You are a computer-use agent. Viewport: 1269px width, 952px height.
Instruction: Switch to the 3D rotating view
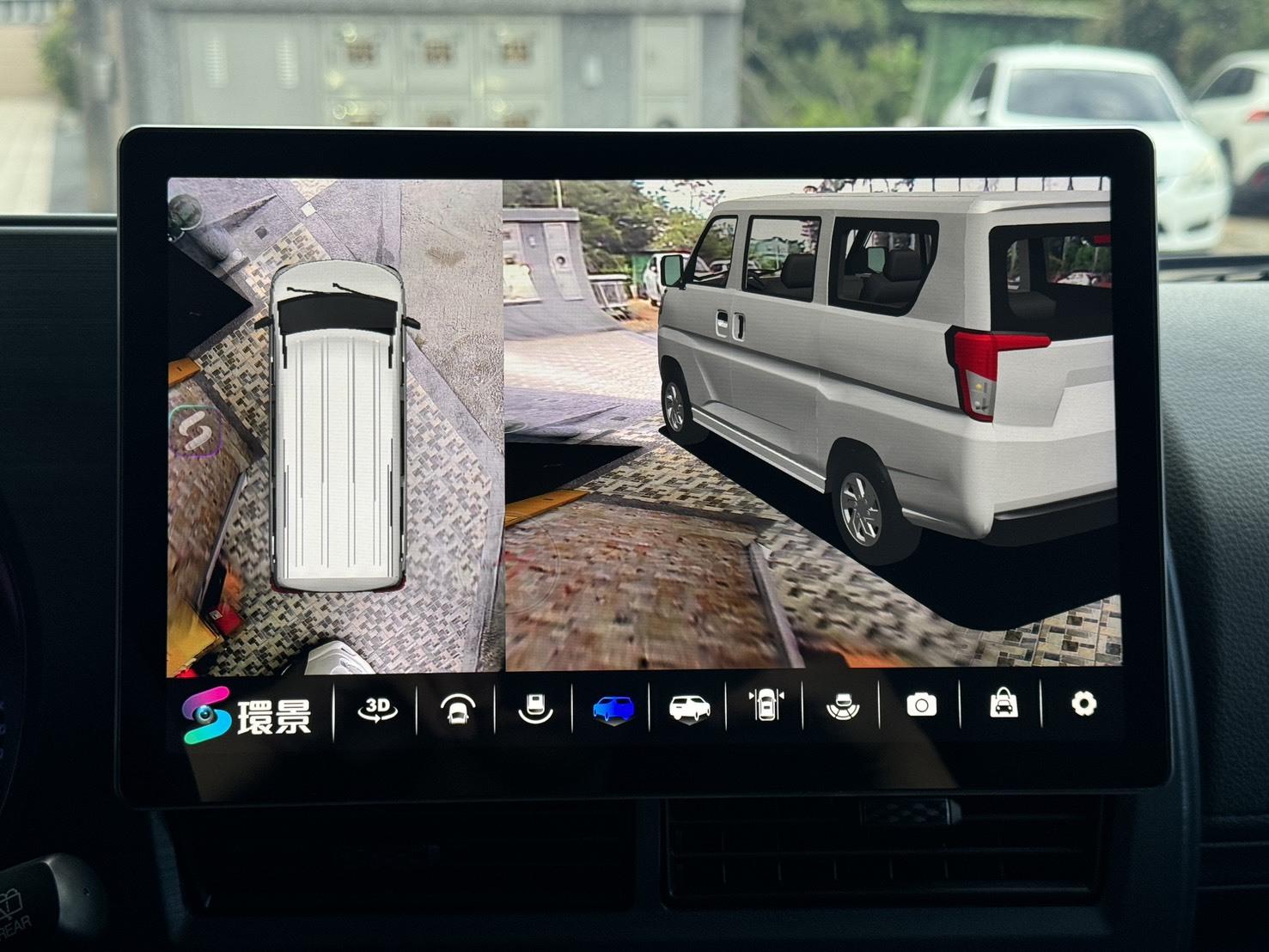tap(377, 709)
